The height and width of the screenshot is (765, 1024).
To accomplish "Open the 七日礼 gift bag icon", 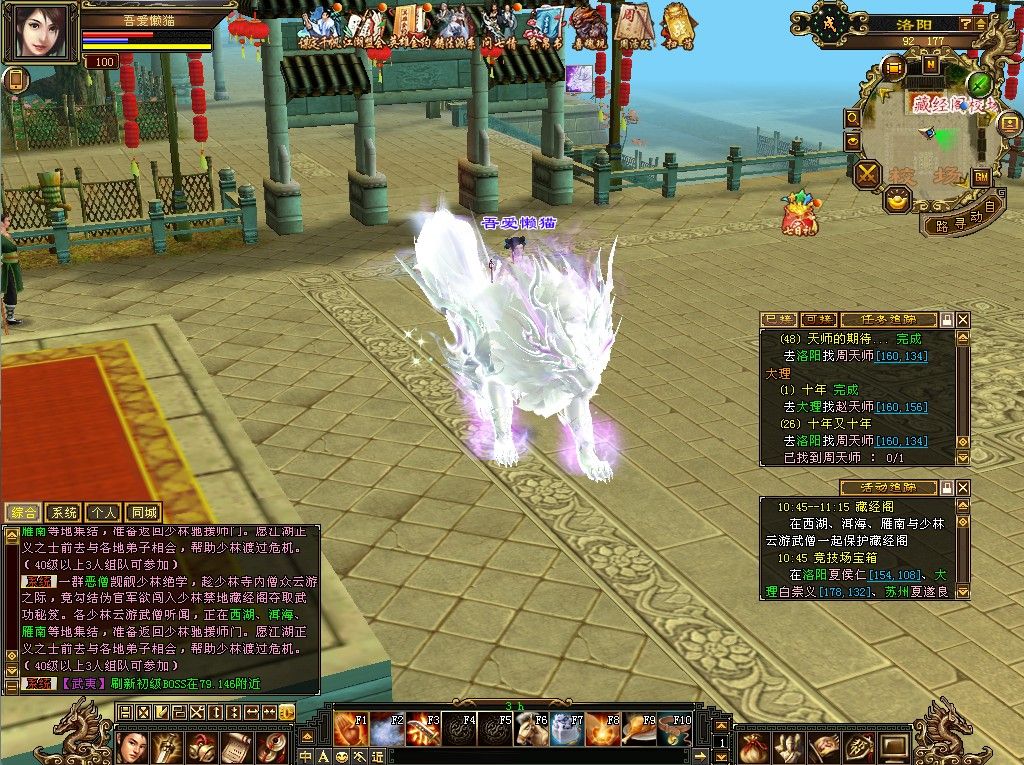I will coord(799,212).
